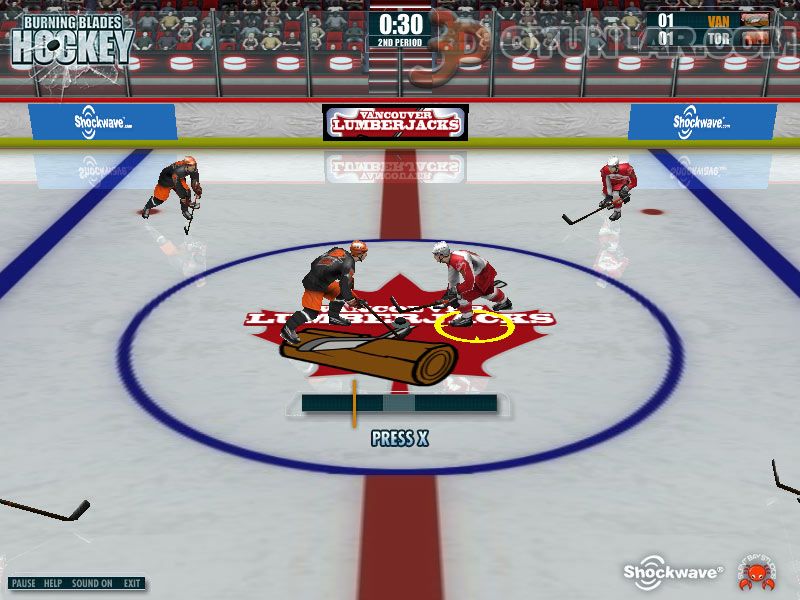Pause the hockey game

tap(24, 583)
